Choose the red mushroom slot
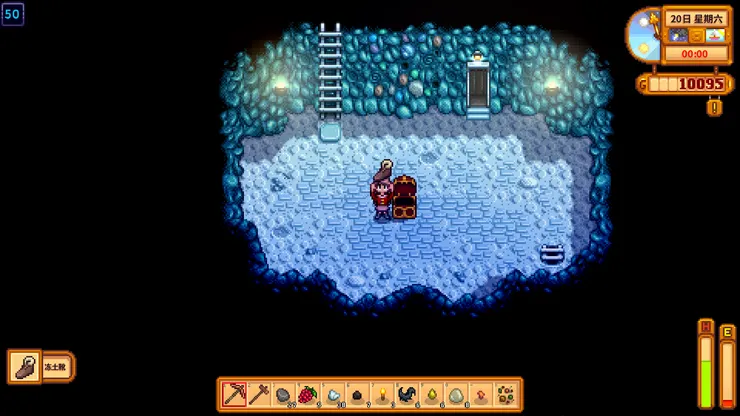This screenshot has height=416, width=740. pos(481,394)
